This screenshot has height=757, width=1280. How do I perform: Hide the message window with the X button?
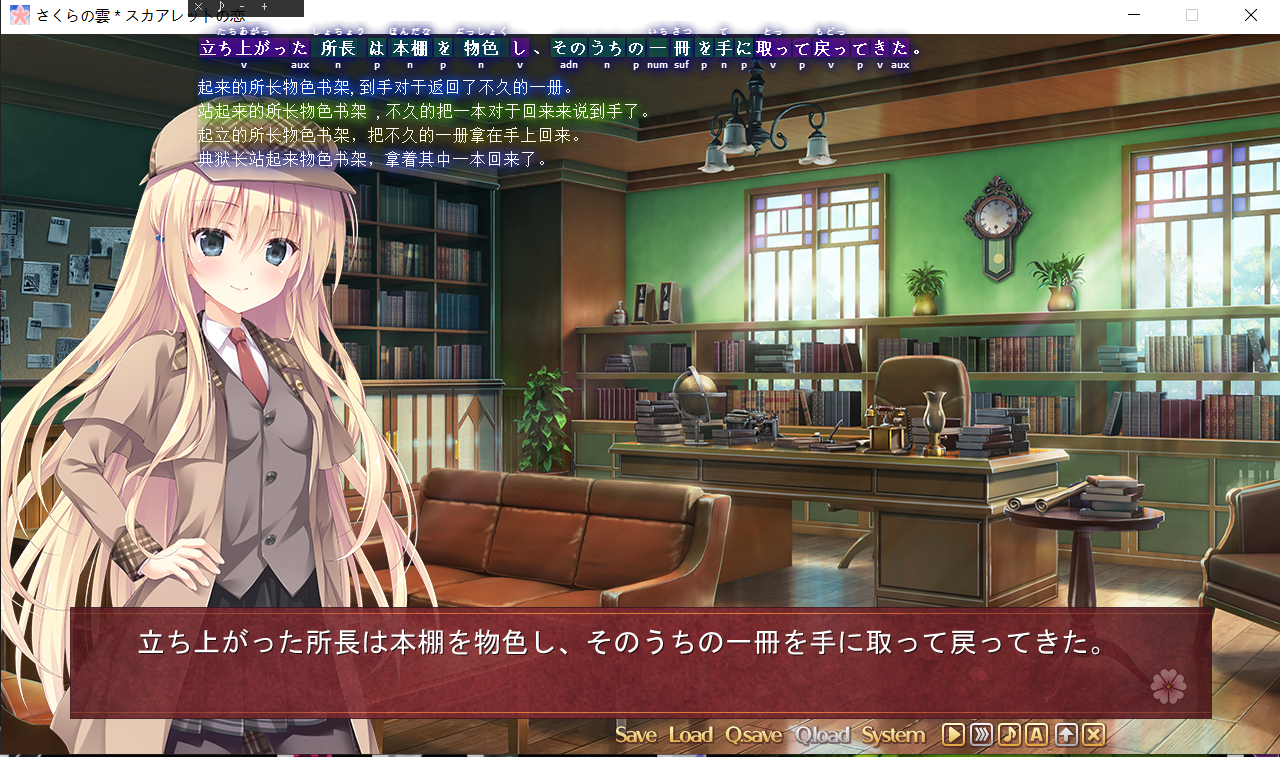[1094, 735]
